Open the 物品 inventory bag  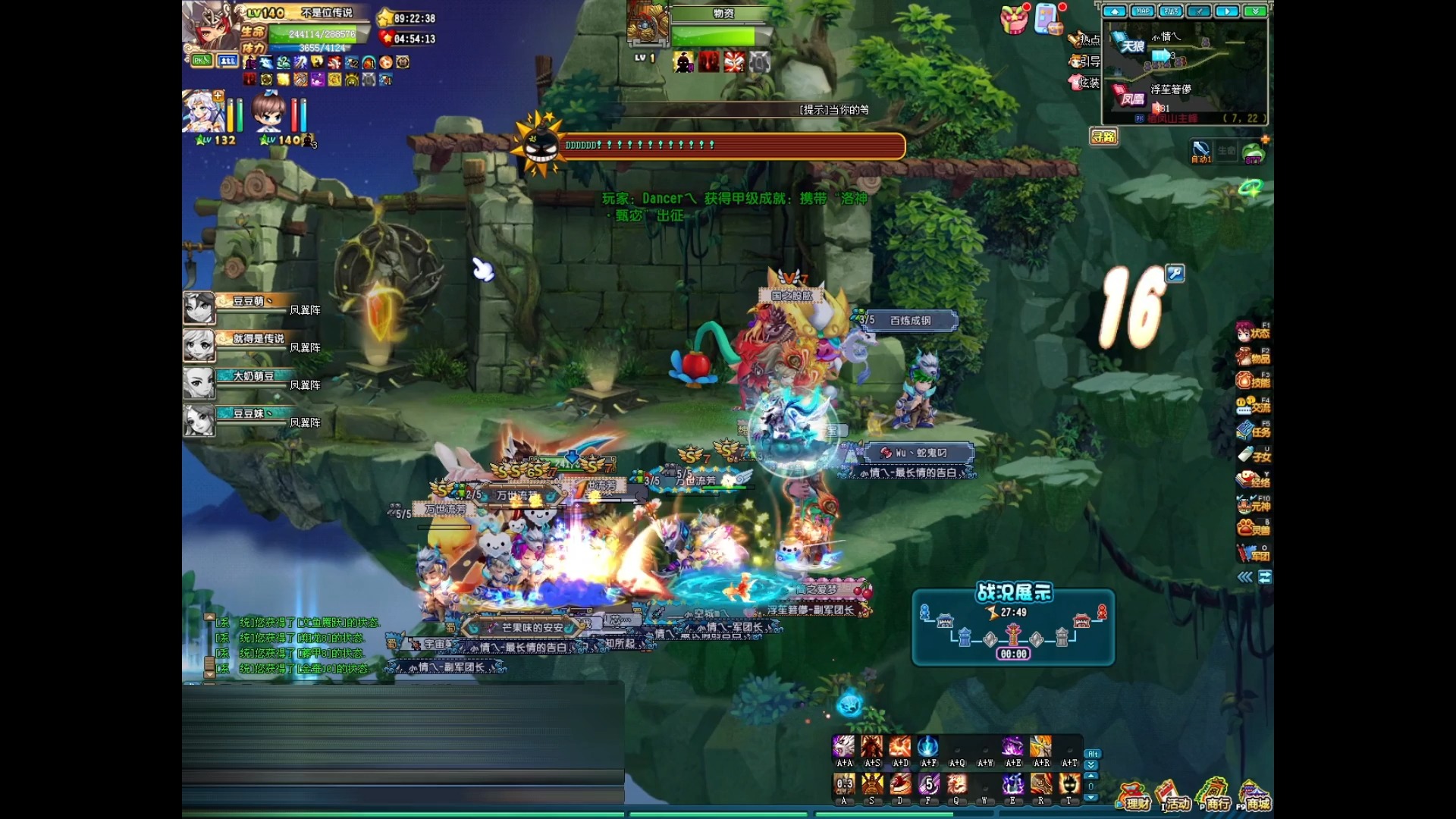pyautogui.click(x=1253, y=356)
